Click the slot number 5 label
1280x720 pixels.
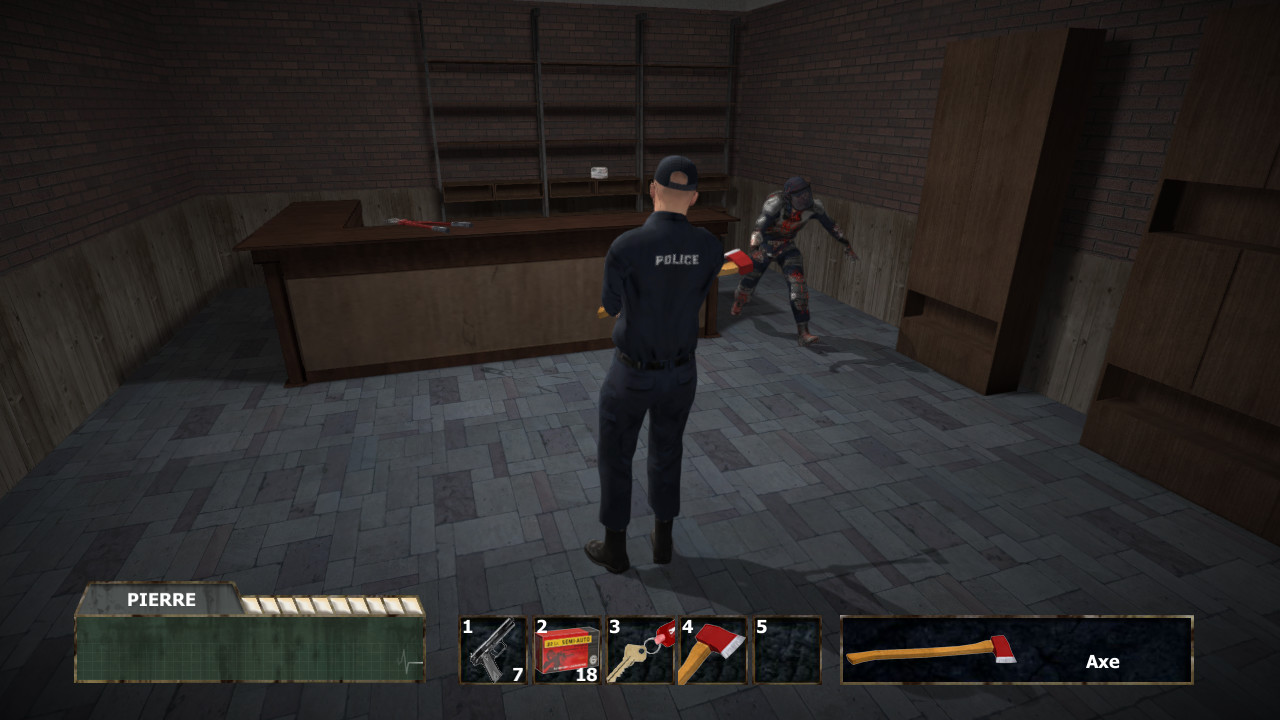click(x=763, y=627)
